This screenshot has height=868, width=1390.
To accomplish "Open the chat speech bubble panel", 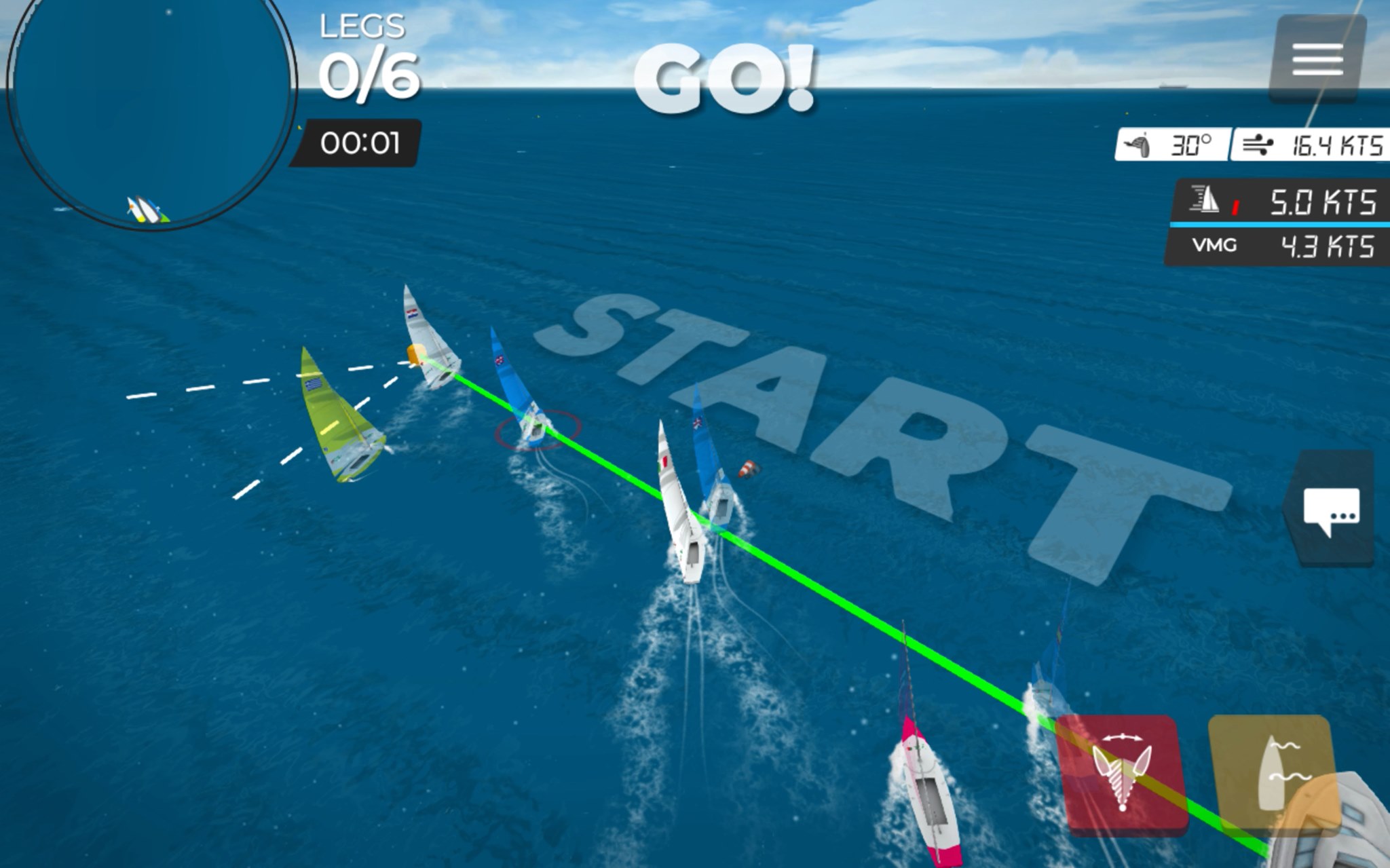I will [x=1331, y=510].
